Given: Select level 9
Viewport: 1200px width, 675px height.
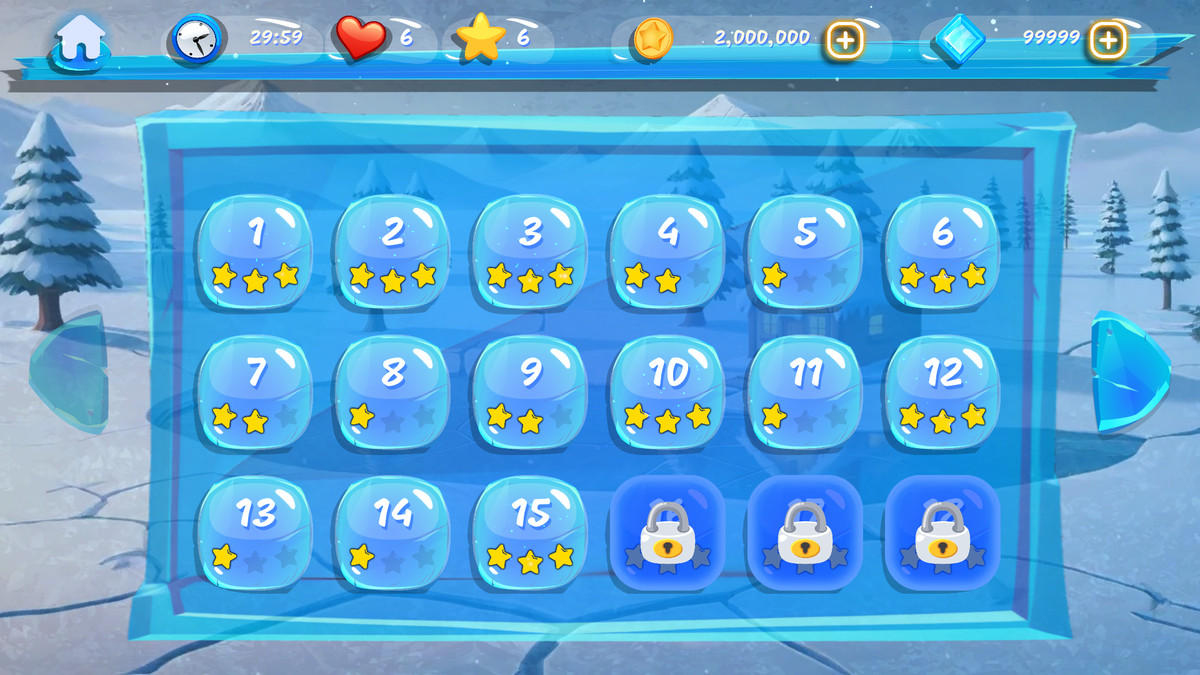Looking at the screenshot, I should [x=530, y=392].
